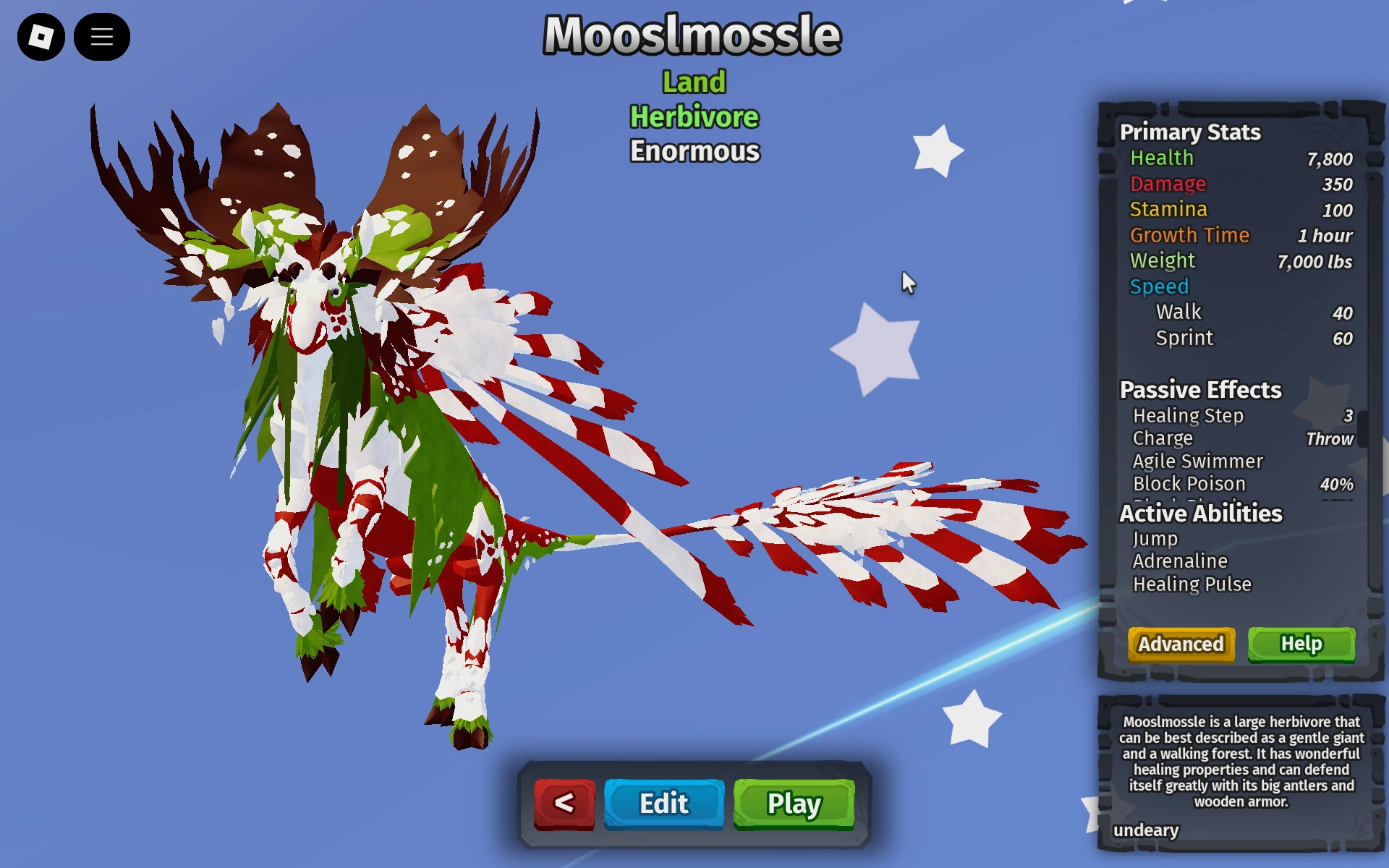Viewport: 1389px width, 868px height.
Task: Select the Weight stat entry
Action: tap(1163, 260)
